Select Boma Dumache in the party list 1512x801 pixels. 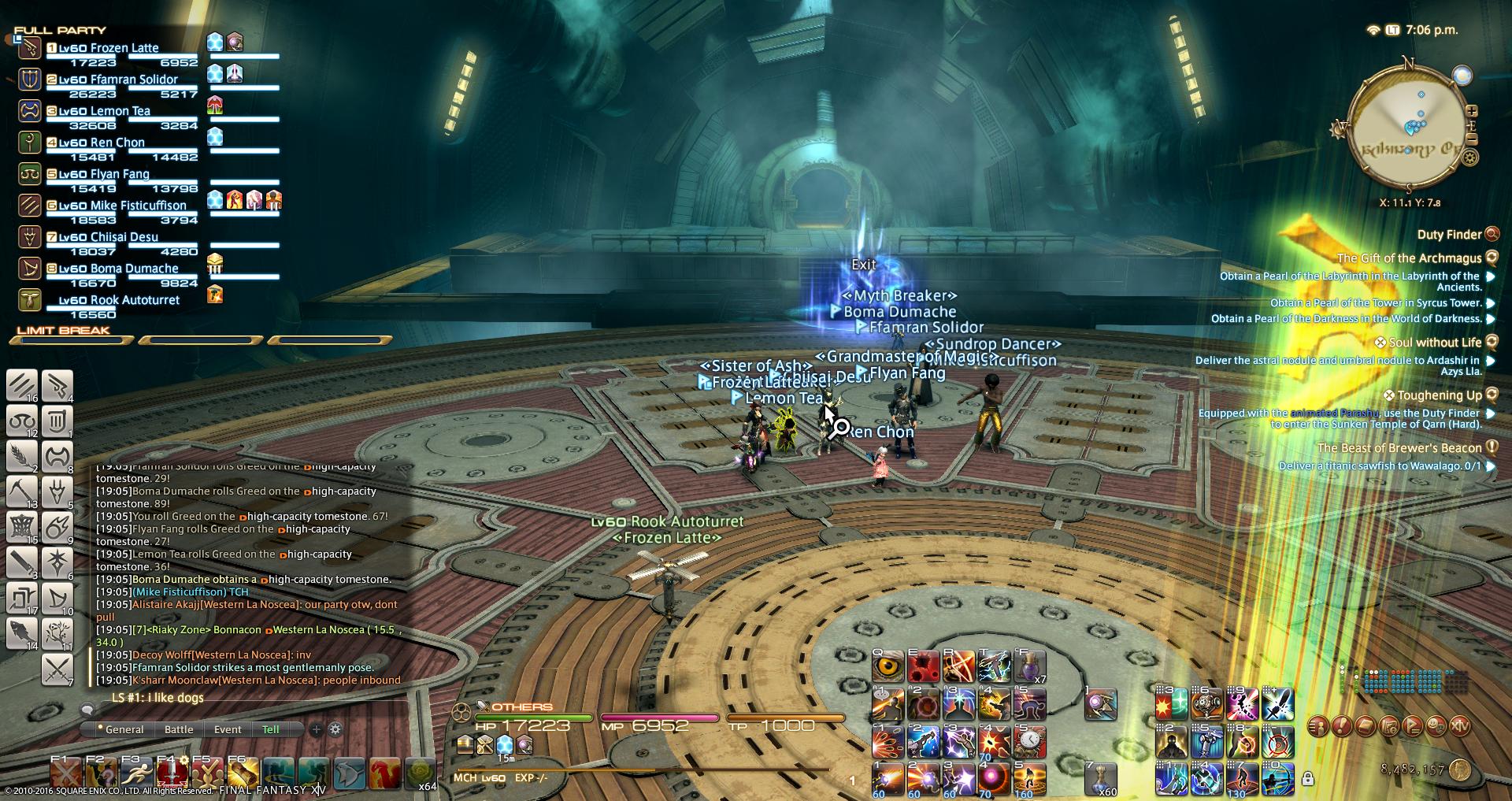[x=134, y=269]
